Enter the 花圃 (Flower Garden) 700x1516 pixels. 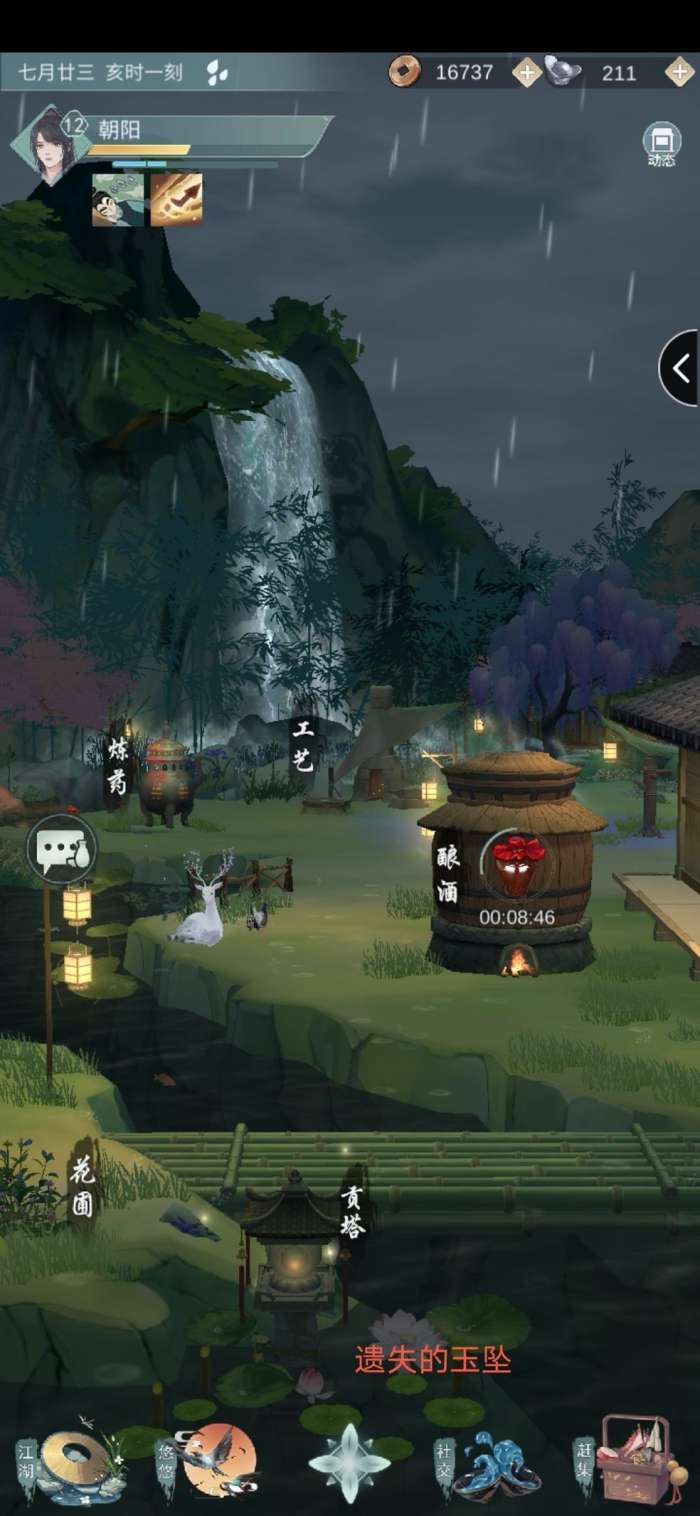82,1185
